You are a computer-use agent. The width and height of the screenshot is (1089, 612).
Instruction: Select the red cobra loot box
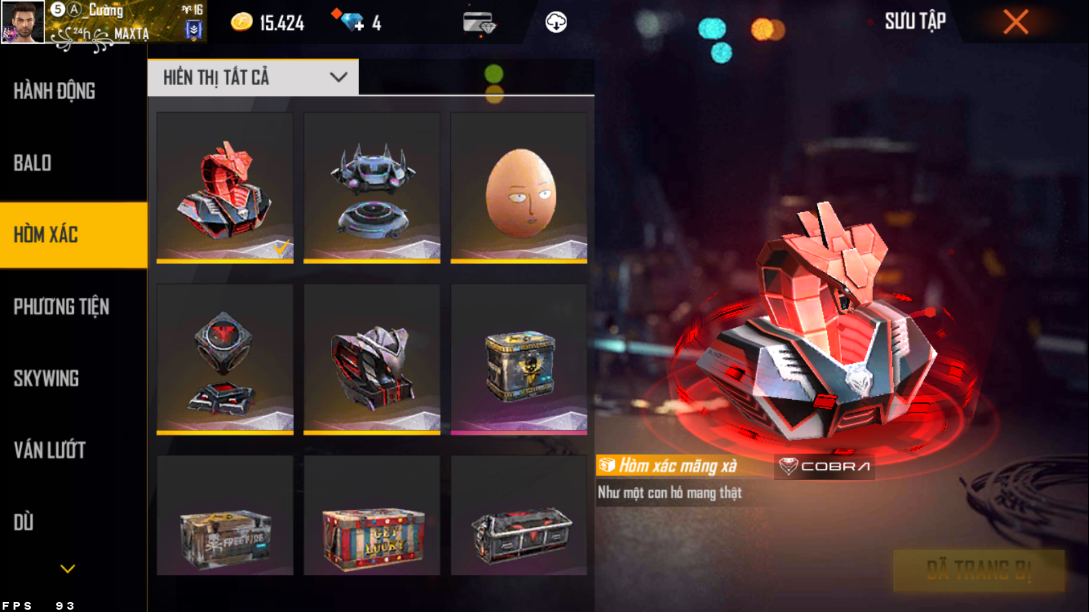coord(225,187)
